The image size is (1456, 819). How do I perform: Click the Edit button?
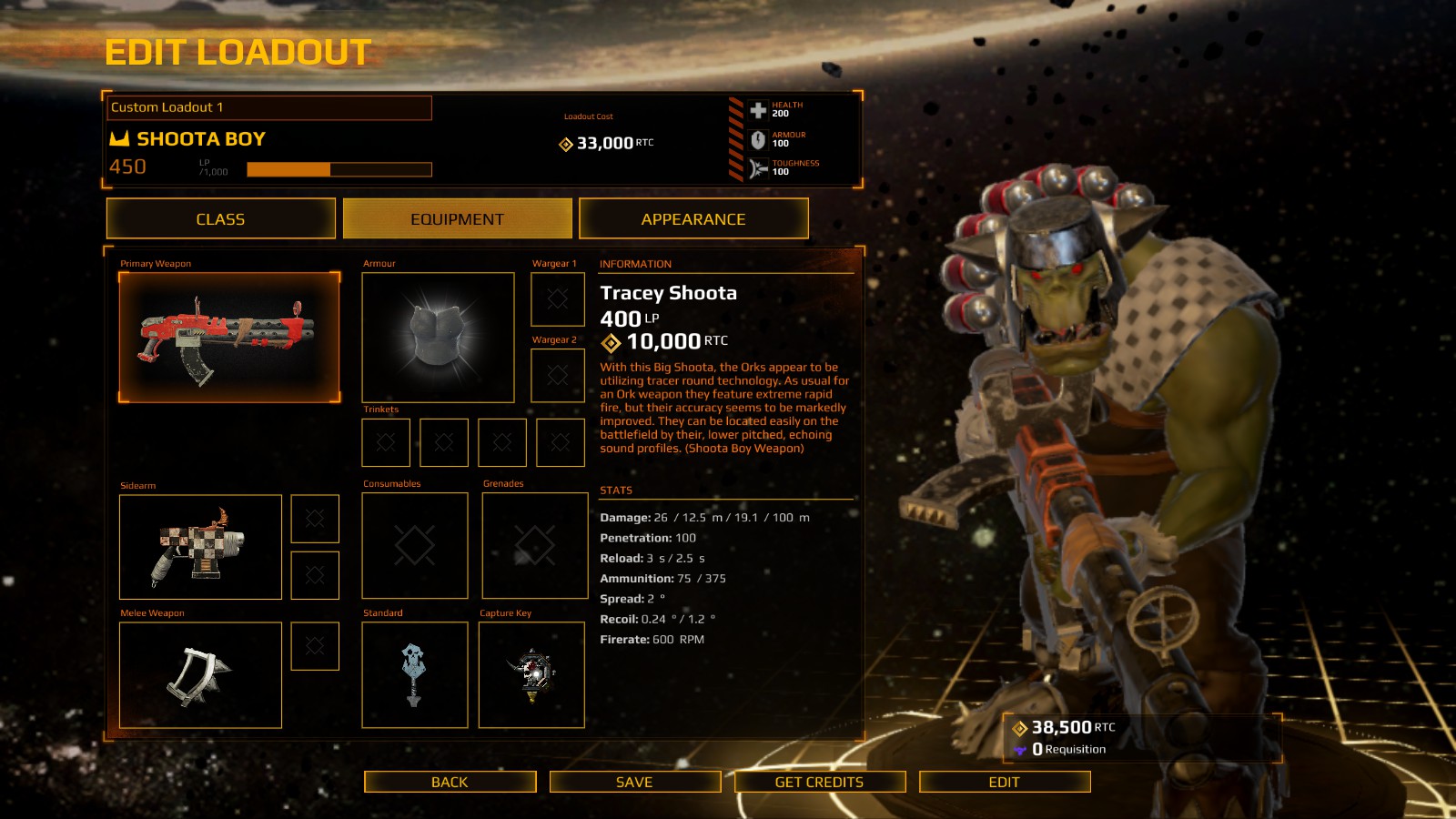pyautogui.click(x=1004, y=782)
